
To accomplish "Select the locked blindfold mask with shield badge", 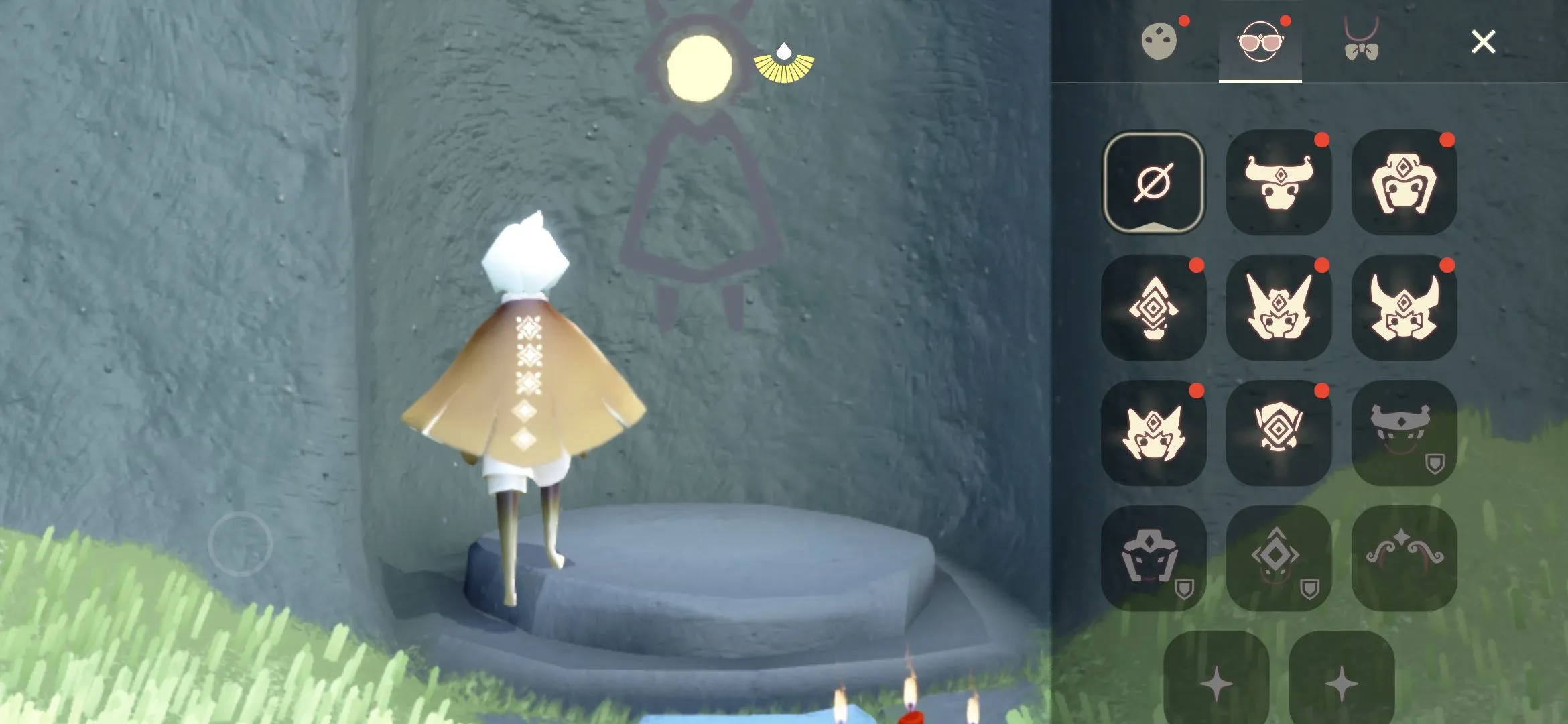I will click(x=1404, y=432).
